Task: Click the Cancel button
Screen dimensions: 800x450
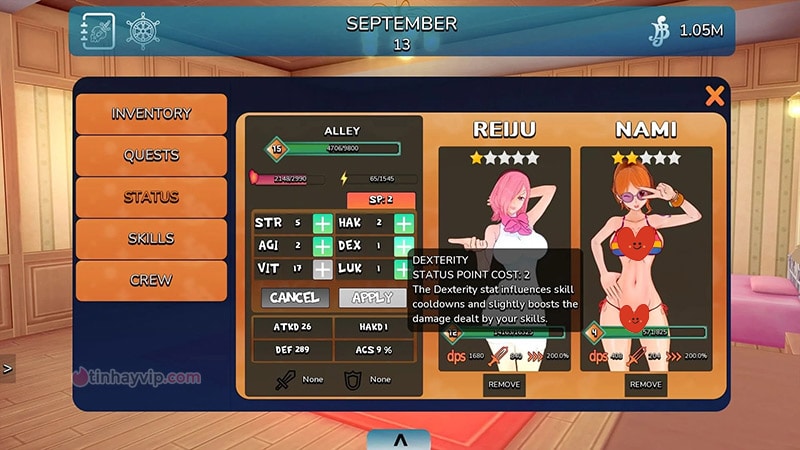Action: [x=295, y=297]
